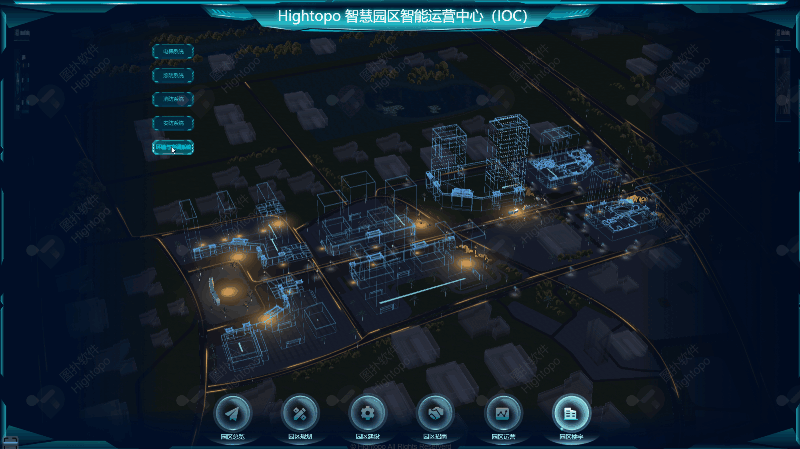Screen dimensions: 800x449
Task: Open the paper plane 园区总览 icon
Action: click(232, 412)
